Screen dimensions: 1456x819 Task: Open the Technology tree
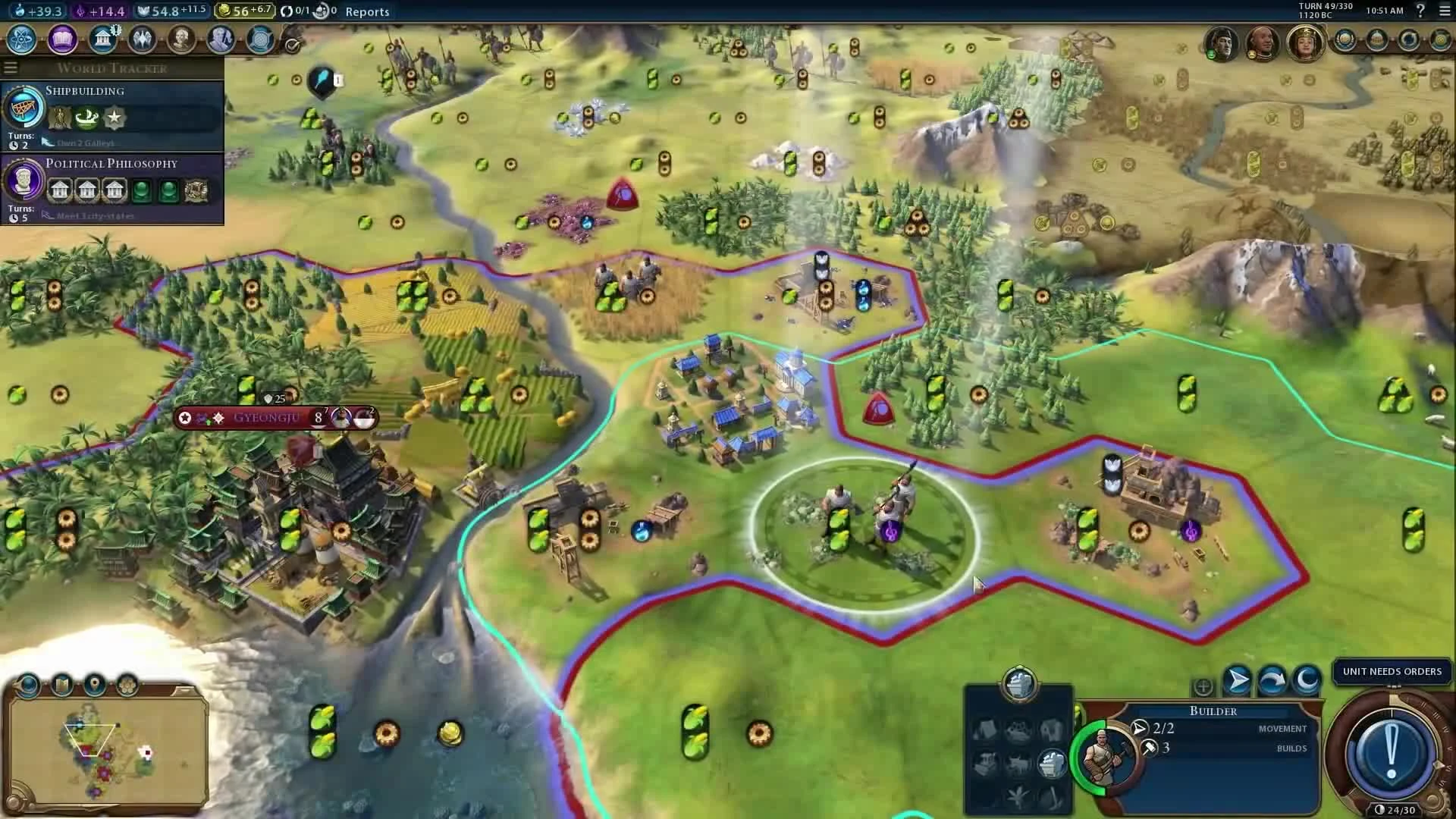[20, 41]
